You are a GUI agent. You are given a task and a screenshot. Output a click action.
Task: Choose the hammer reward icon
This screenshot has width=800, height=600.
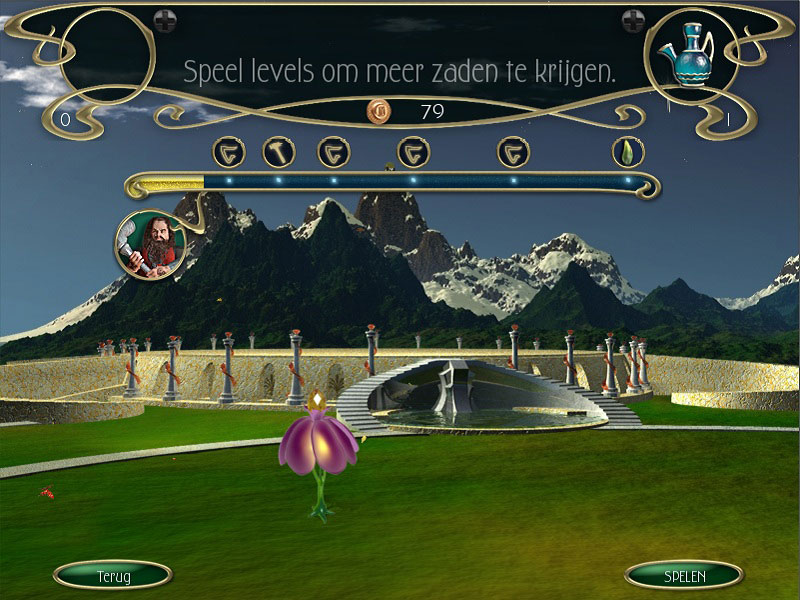click(x=278, y=152)
